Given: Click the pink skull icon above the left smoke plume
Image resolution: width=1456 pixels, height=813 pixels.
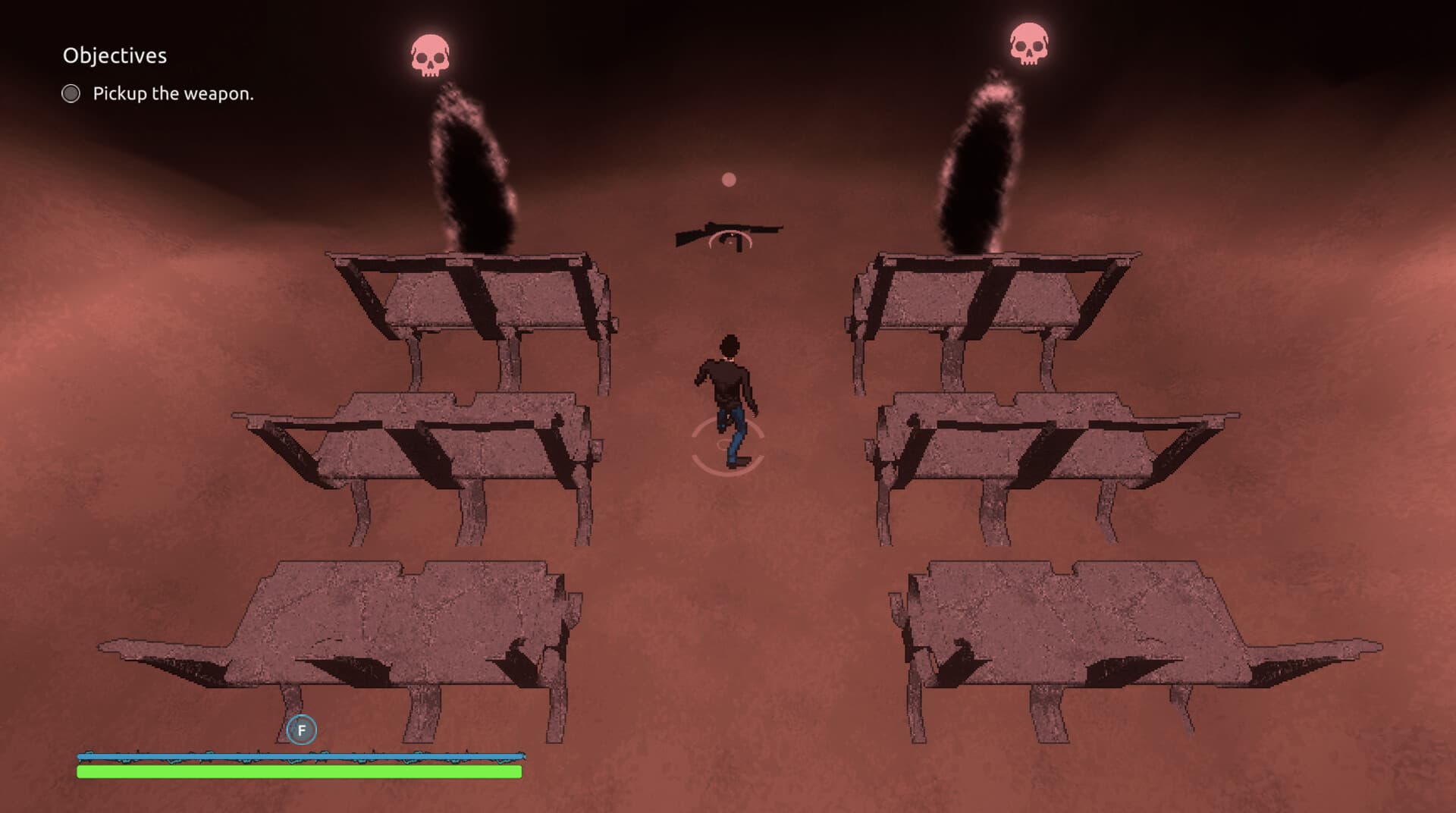Looking at the screenshot, I should (429, 55).
